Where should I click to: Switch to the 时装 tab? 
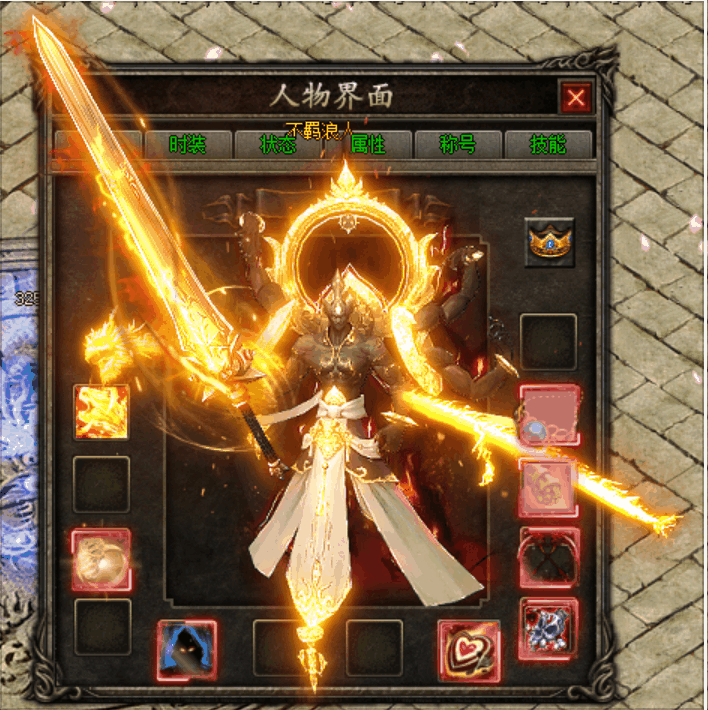187,144
